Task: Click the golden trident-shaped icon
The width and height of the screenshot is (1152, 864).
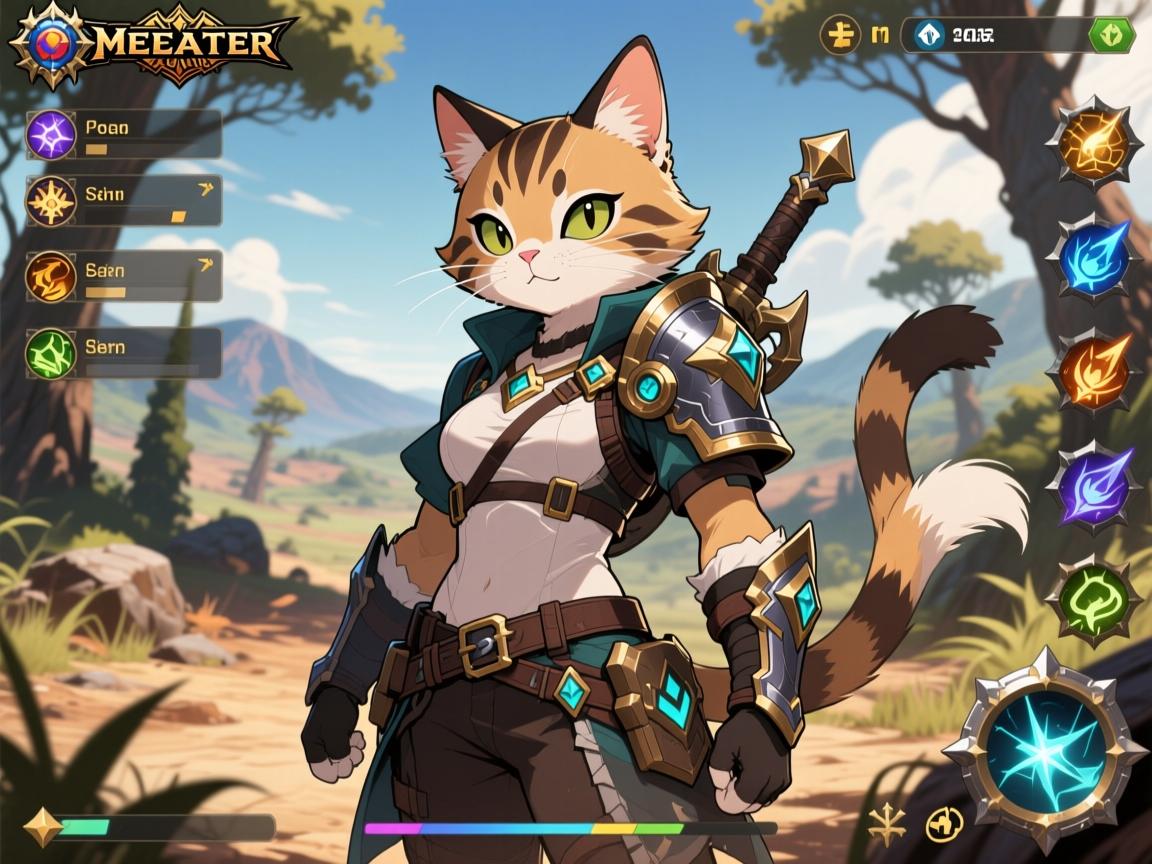Action: coord(886,824)
